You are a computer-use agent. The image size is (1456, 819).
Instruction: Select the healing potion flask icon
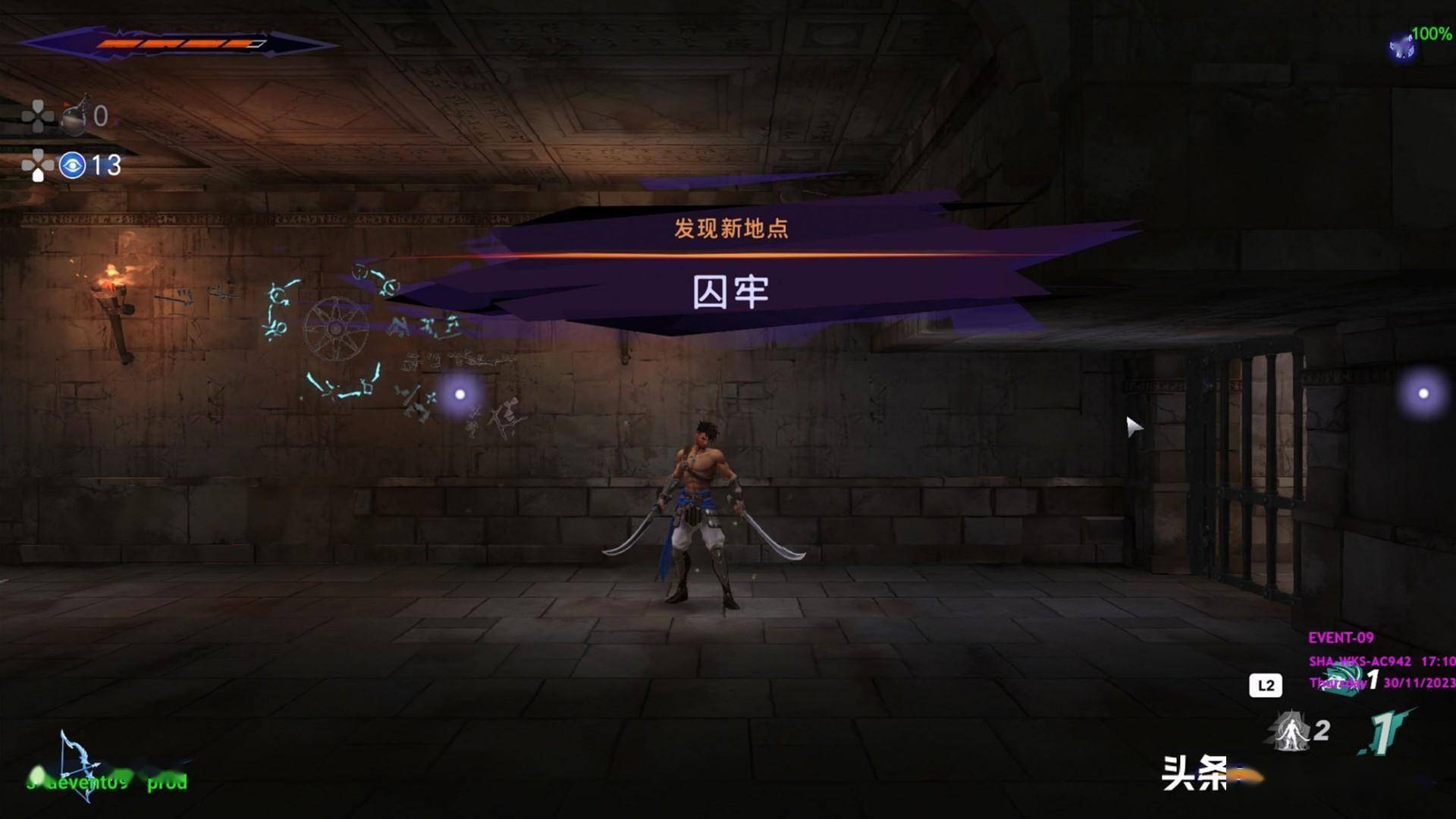[x=74, y=115]
